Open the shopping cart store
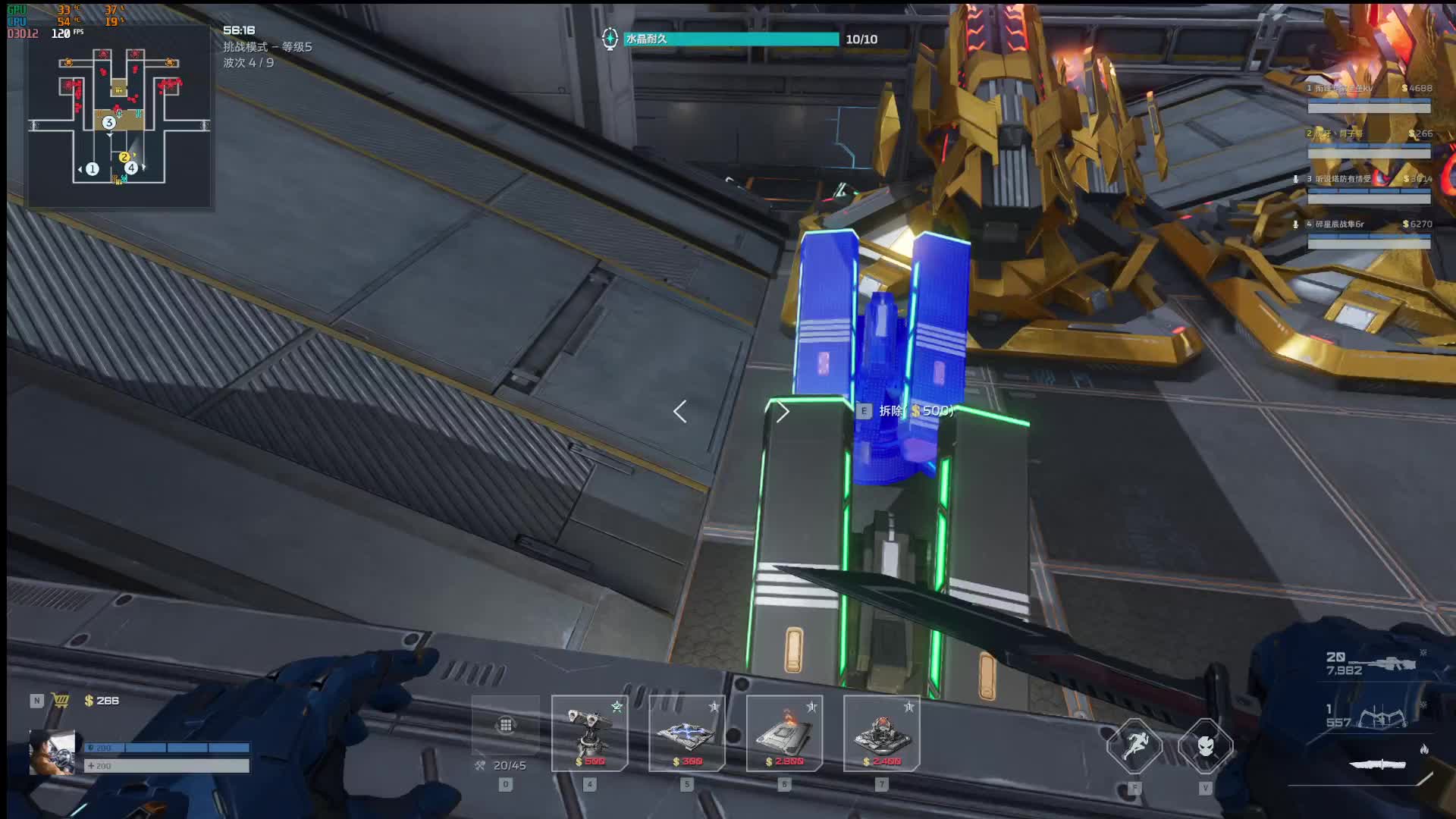Image resolution: width=1456 pixels, height=819 pixels. (61, 701)
